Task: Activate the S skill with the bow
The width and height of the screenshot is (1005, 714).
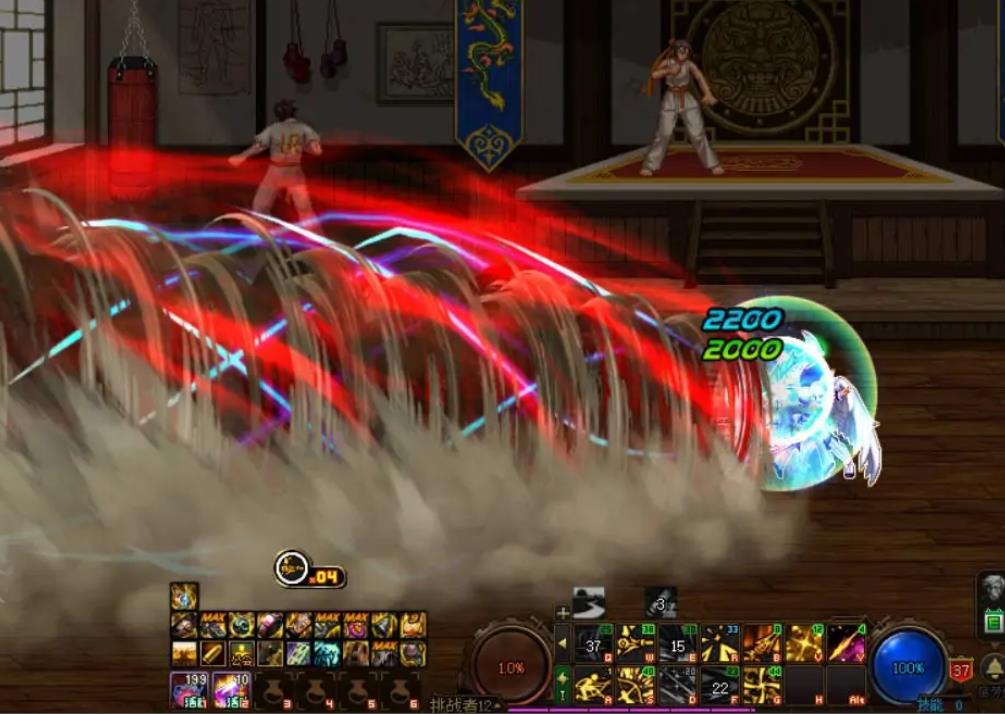Action: click(x=635, y=686)
